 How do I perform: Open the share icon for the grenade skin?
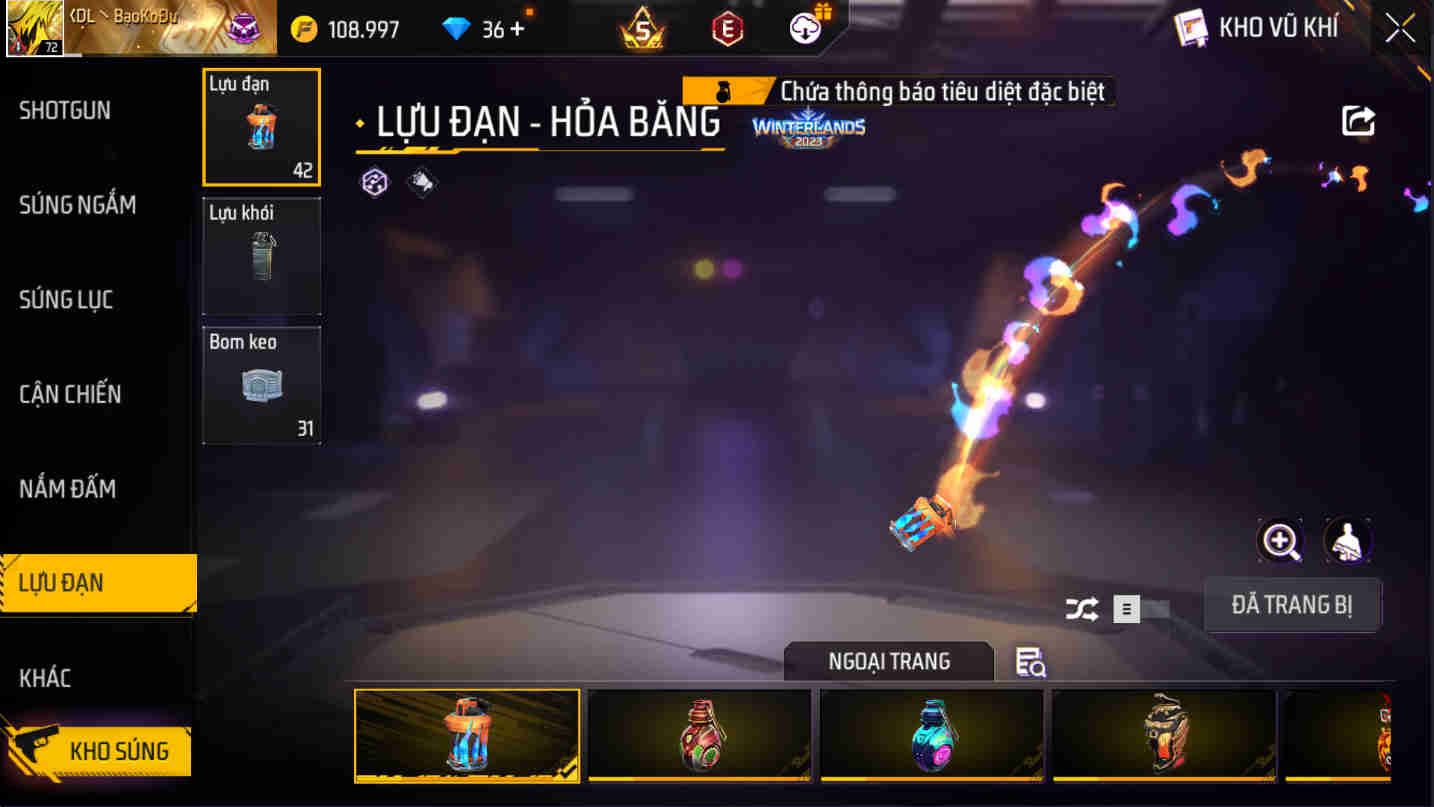(x=1358, y=119)
